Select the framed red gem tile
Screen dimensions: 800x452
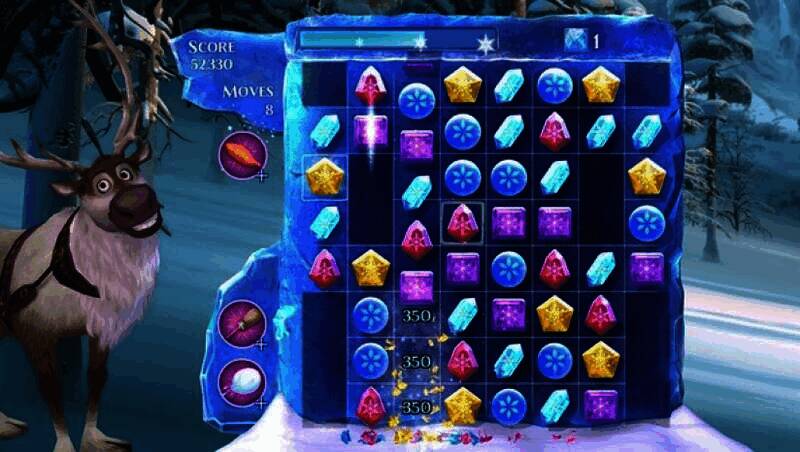pyautogui.click(x=463, y=223)
